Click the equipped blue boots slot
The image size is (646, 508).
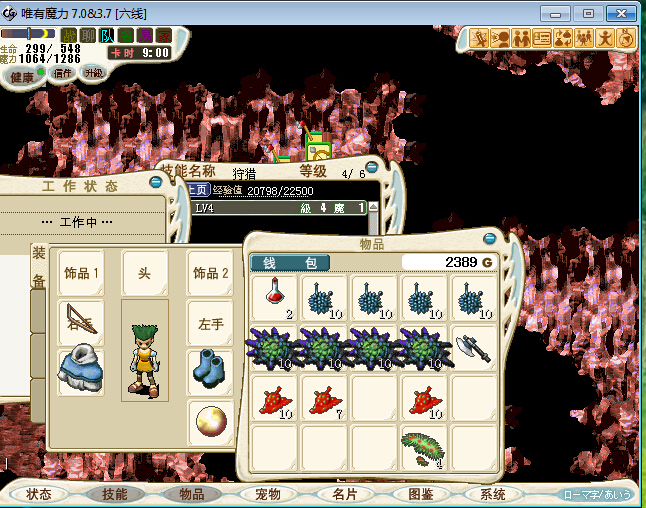click(x=211, y=371)
